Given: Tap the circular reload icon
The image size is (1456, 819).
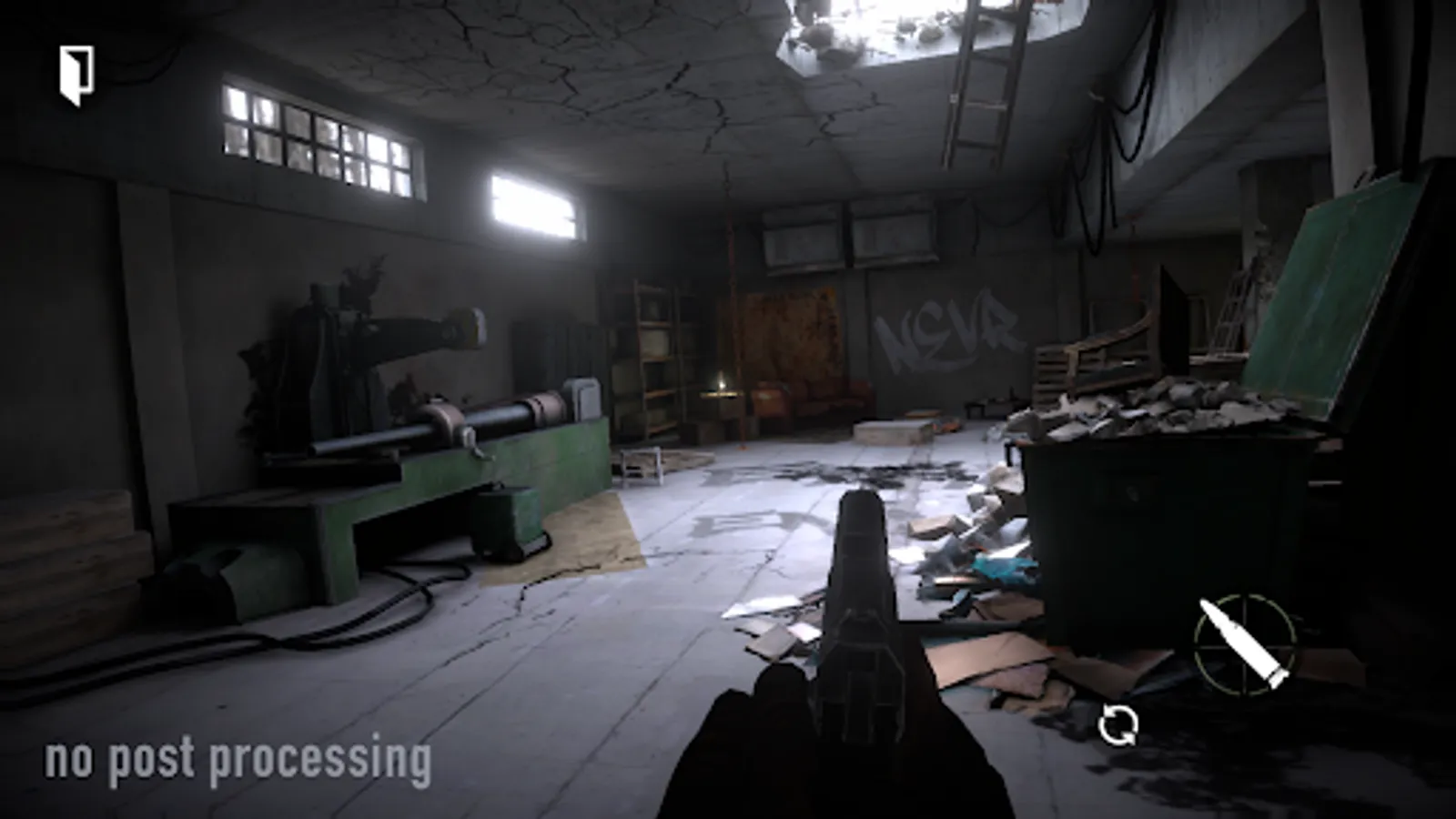Looking at the screenshot, I should (1118, 723).
